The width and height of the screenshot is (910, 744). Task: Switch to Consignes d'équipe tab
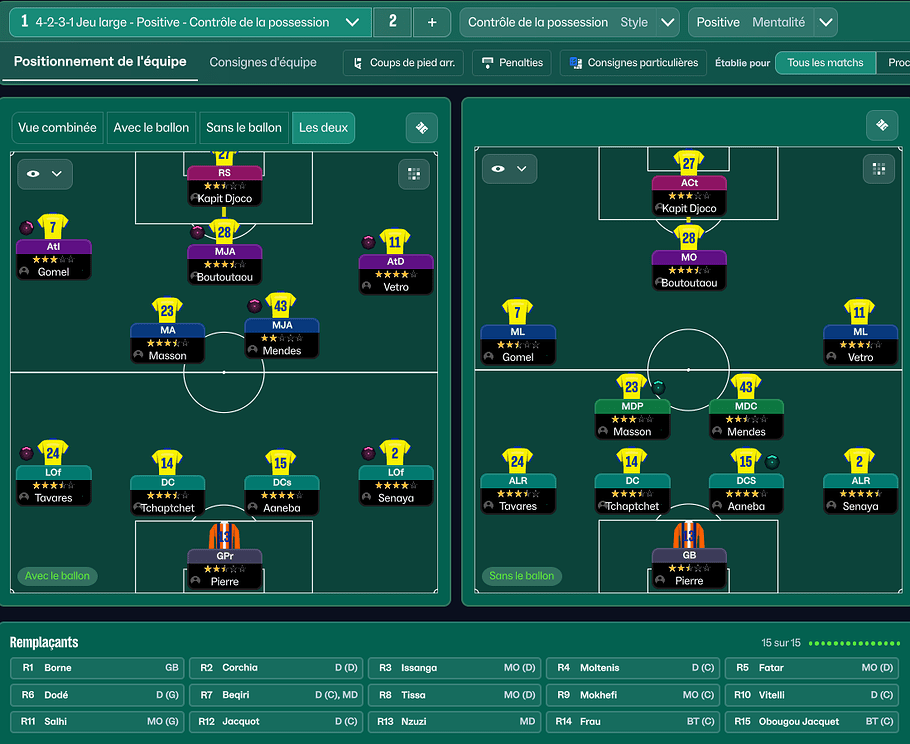tap(263, 62)
